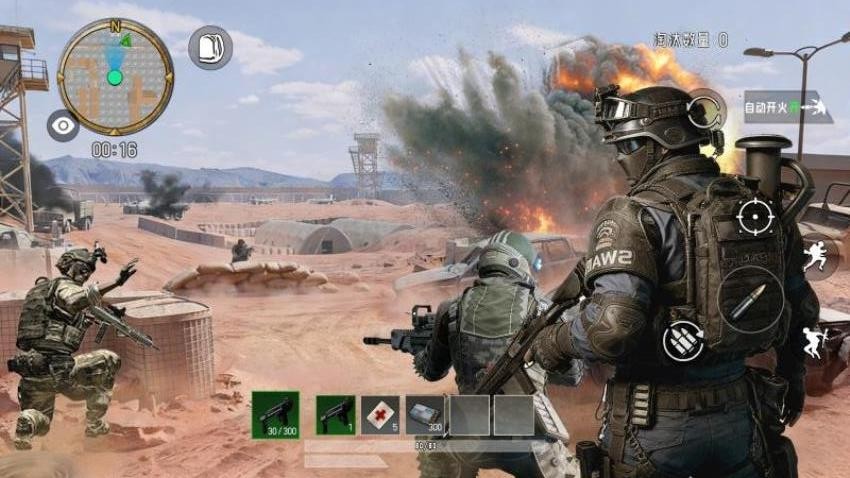The height and width of the screenshot is (478, 850).
Task: Use the red cross medkit slot
Action: coord(380,414)
